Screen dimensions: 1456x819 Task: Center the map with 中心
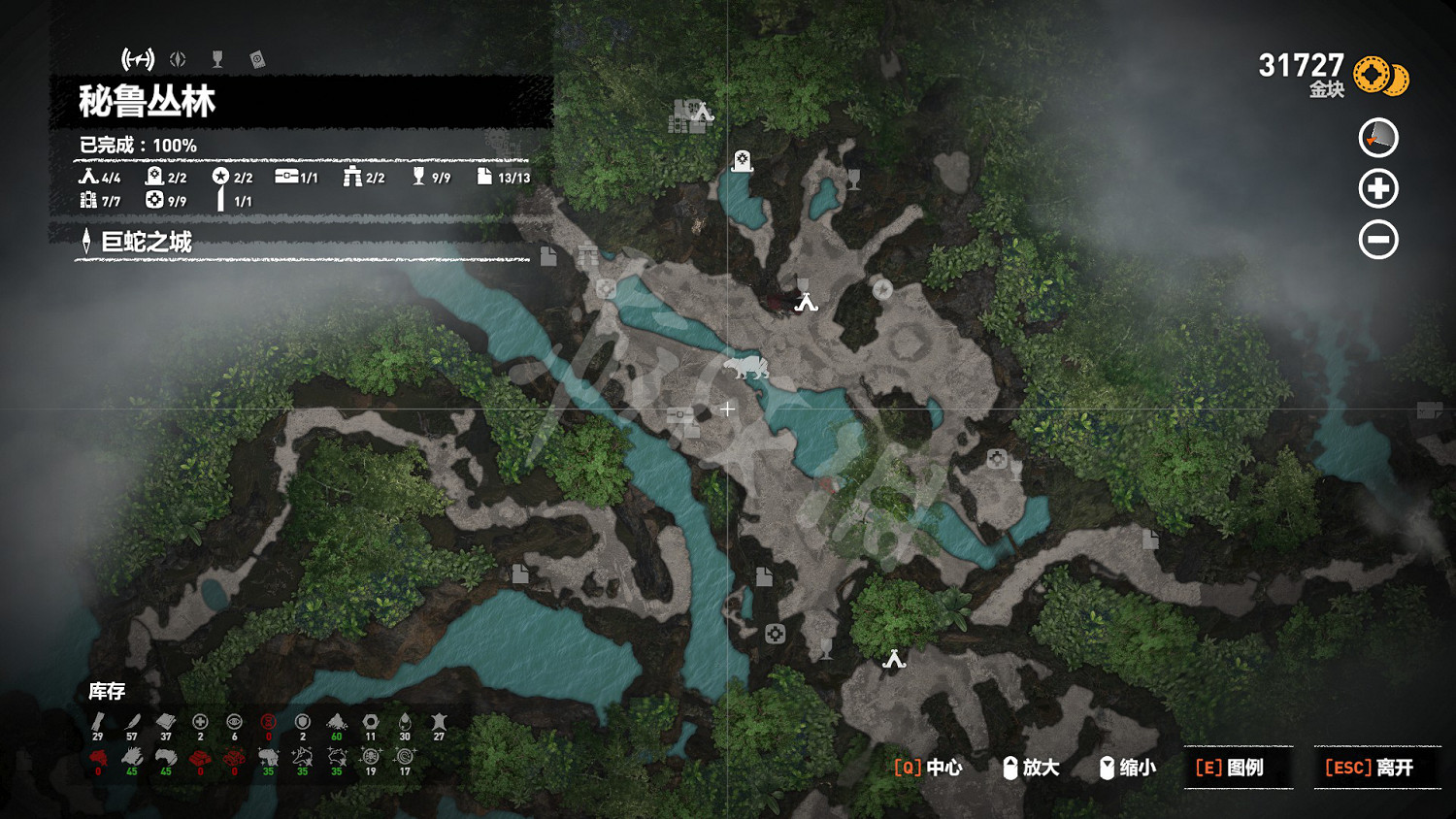click(928, 768)
